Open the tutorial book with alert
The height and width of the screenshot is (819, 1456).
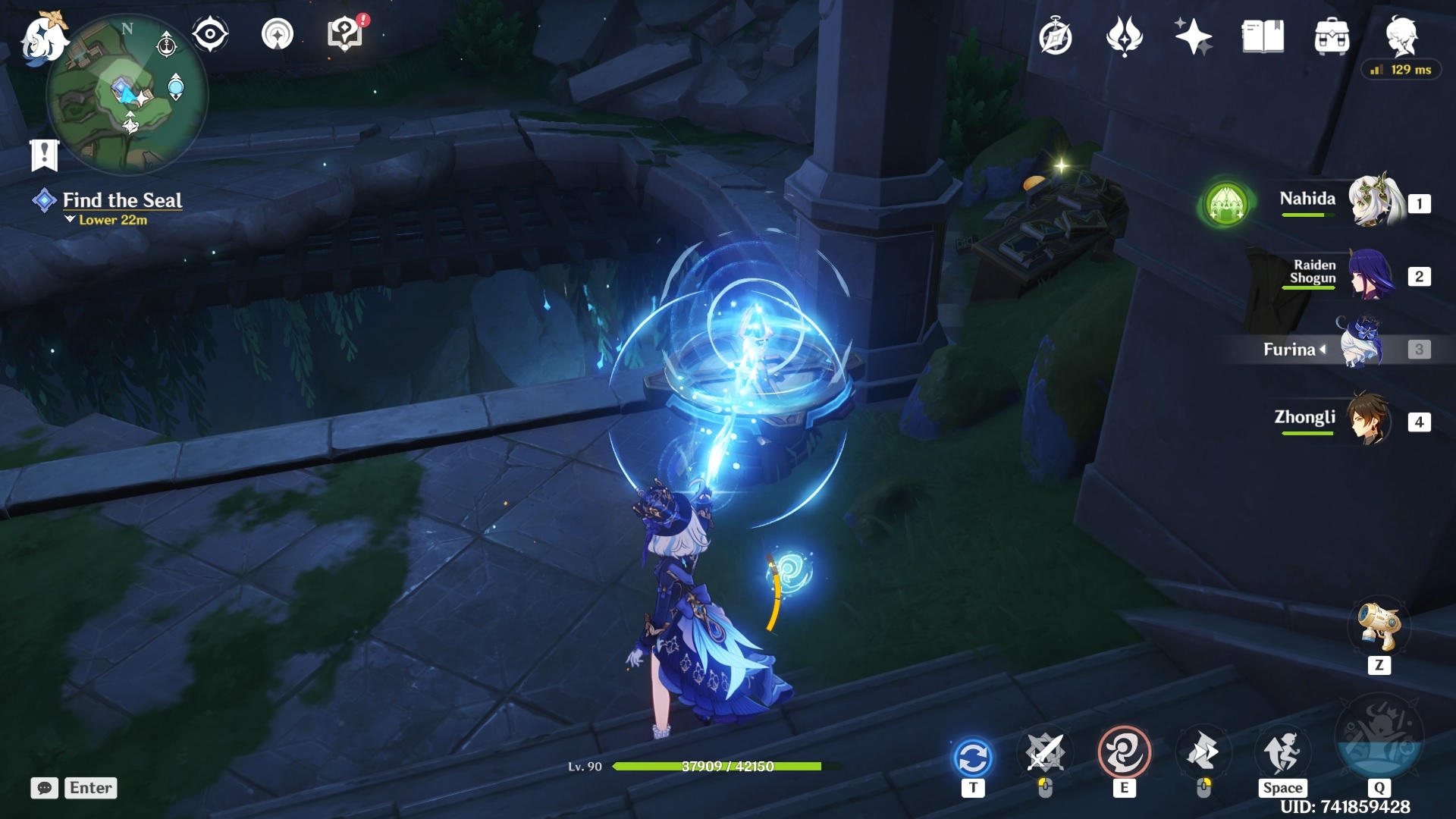346,34
